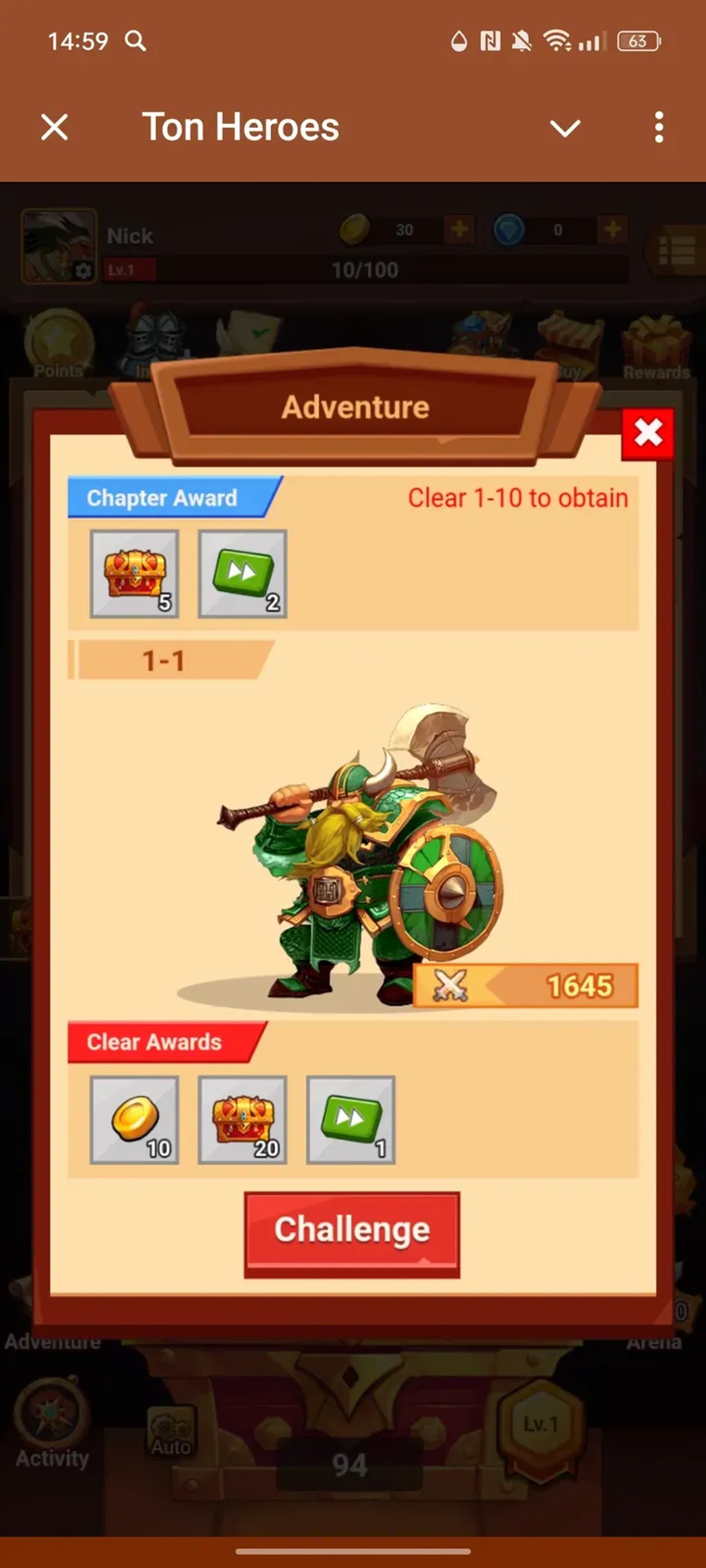The height and width of the screenshot is (1568, 706).
Task: Tap the green fast-forward token in Clear Awards
Action: 350,1120
